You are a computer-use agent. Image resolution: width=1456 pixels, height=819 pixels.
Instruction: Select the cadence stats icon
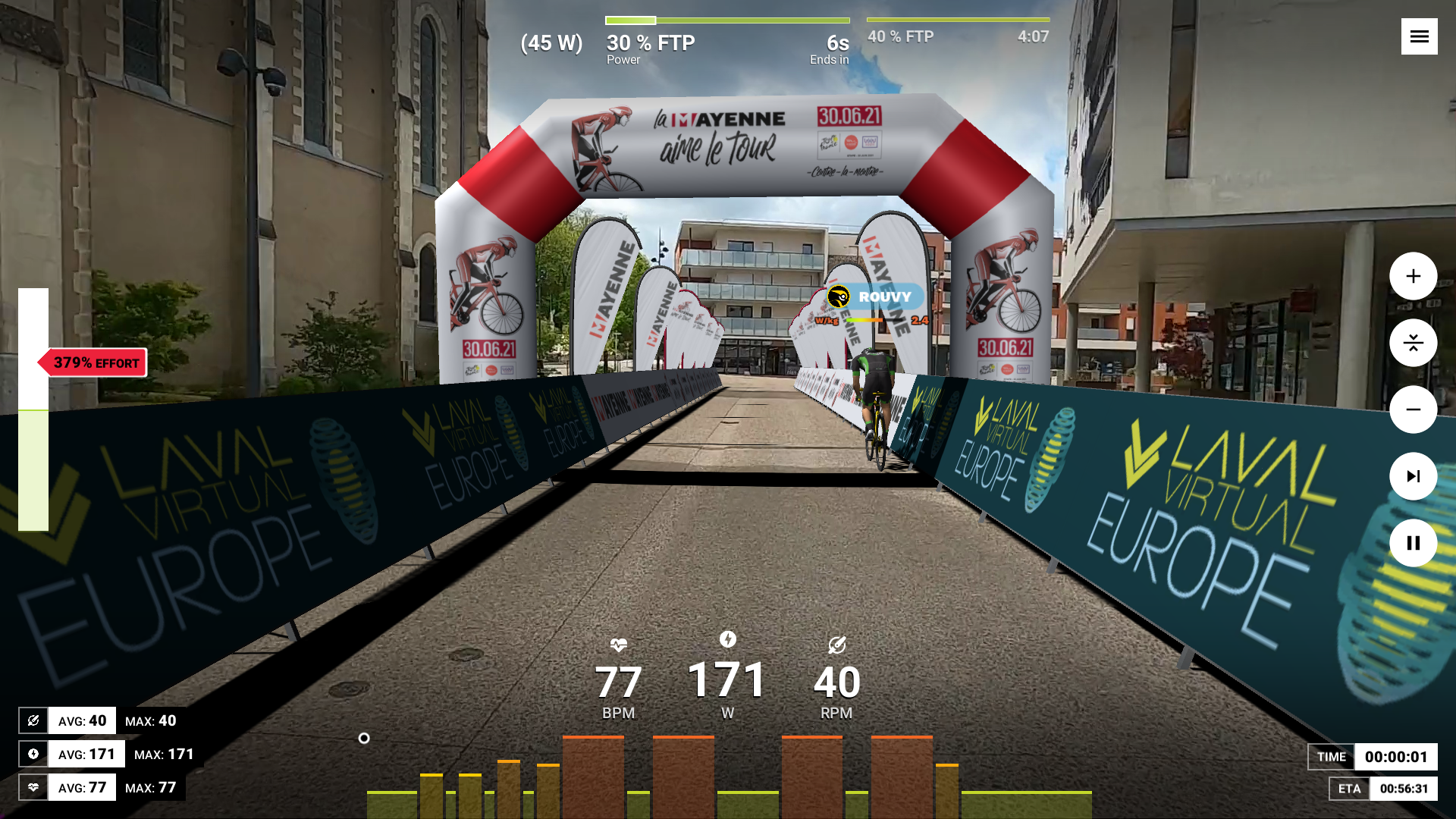(33, 720)
